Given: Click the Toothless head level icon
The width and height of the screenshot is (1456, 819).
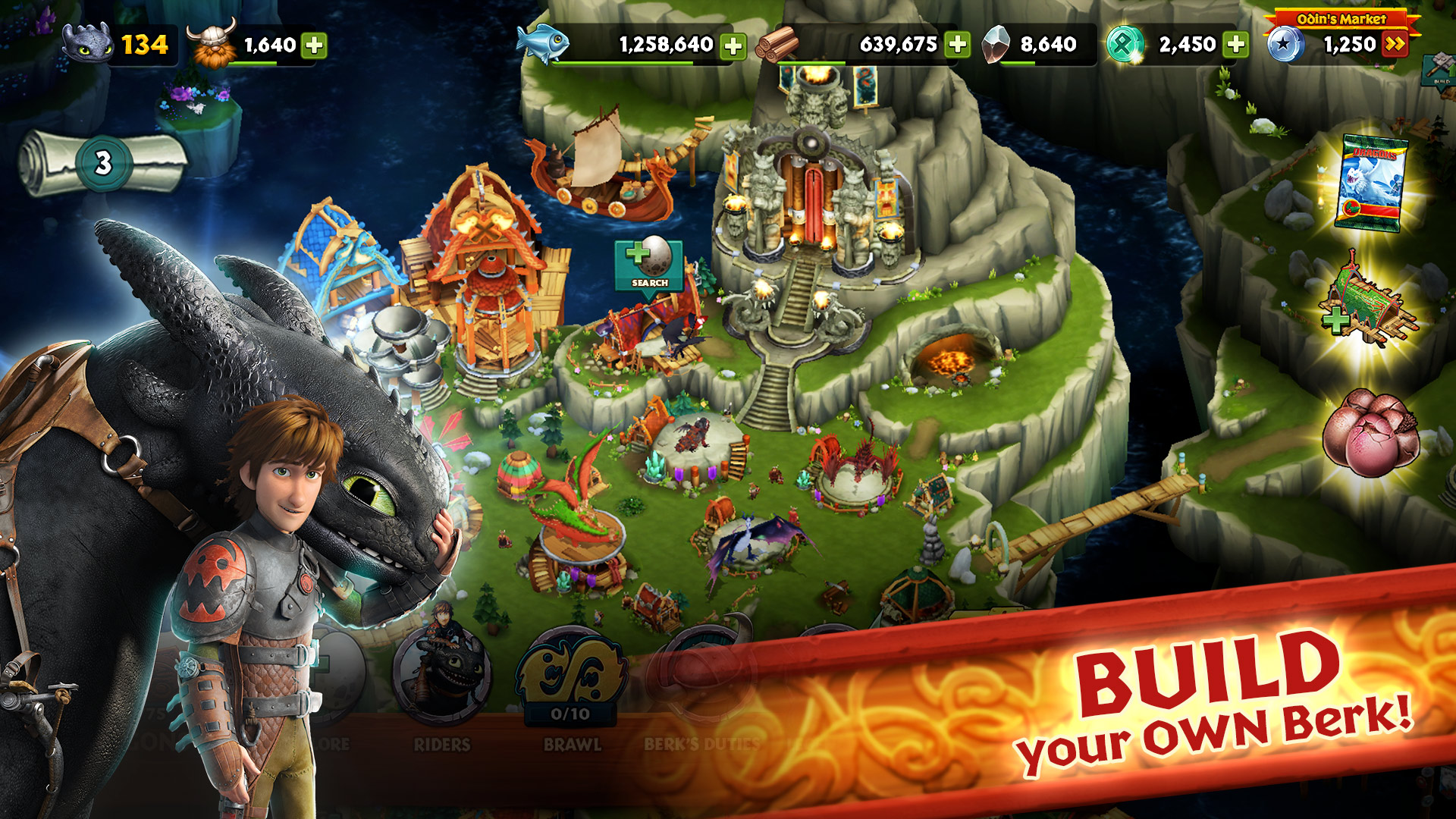Looking at the screenshot, I should pos(86,44).
